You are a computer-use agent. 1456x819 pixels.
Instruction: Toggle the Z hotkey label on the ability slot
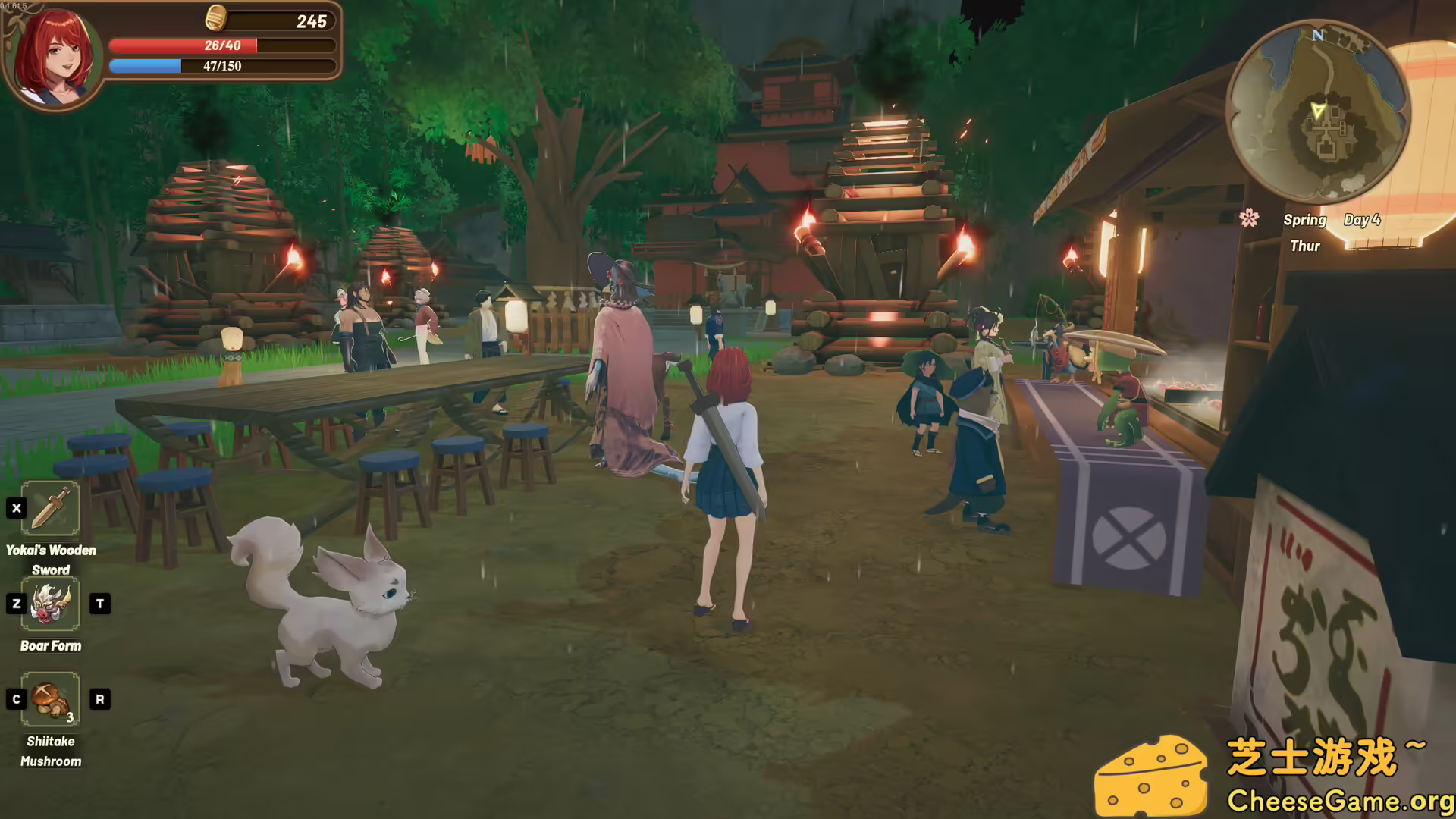coord(17,604)
